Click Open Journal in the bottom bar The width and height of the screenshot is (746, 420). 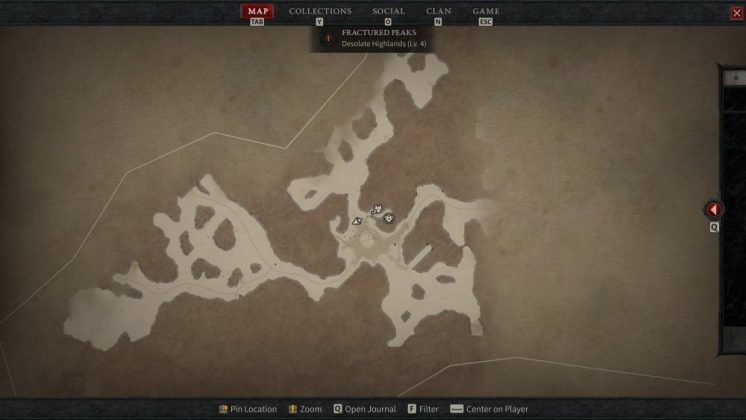[364, 409]
